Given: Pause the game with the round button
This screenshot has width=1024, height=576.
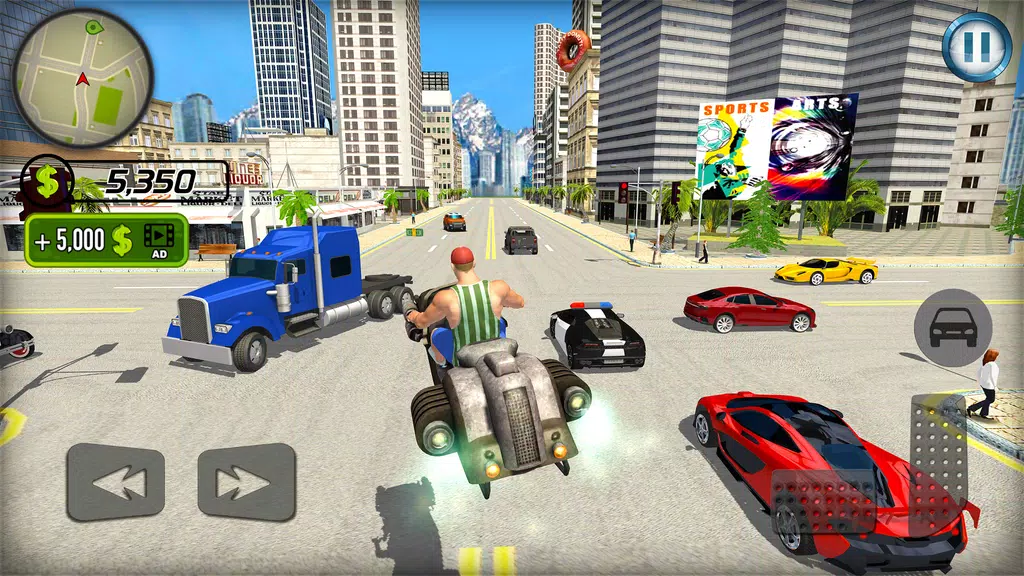Looking at the screenshot, I should pyautogui.click(x=976, y=45).
